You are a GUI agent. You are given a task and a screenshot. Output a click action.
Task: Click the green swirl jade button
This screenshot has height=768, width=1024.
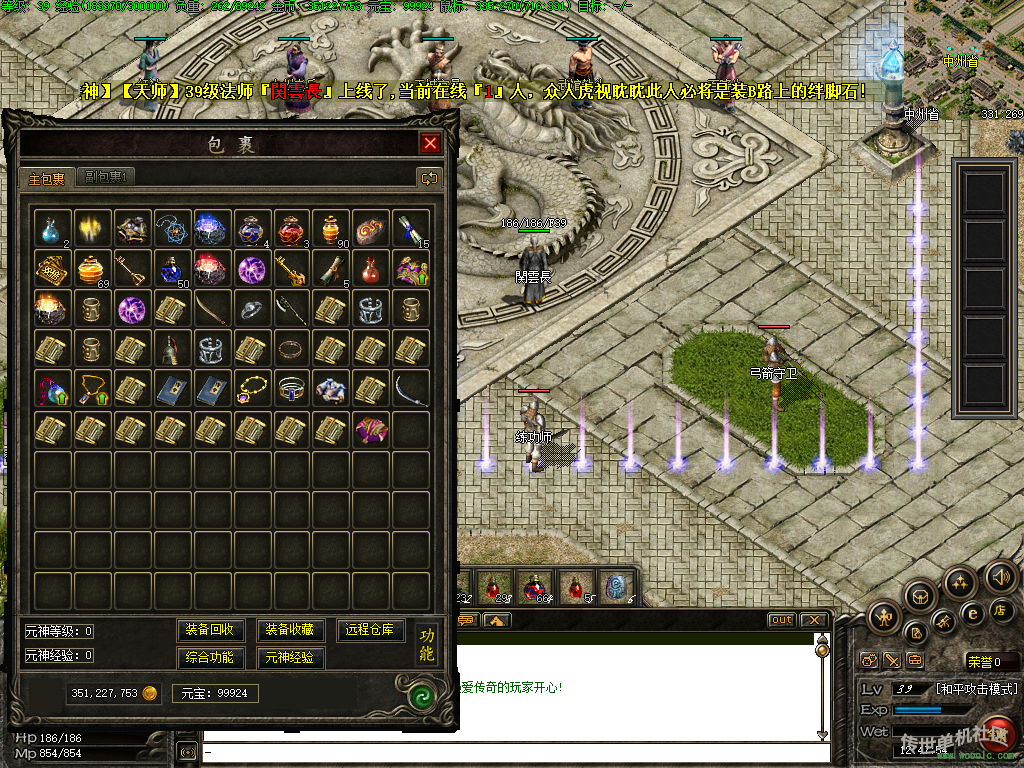point(425,694)
